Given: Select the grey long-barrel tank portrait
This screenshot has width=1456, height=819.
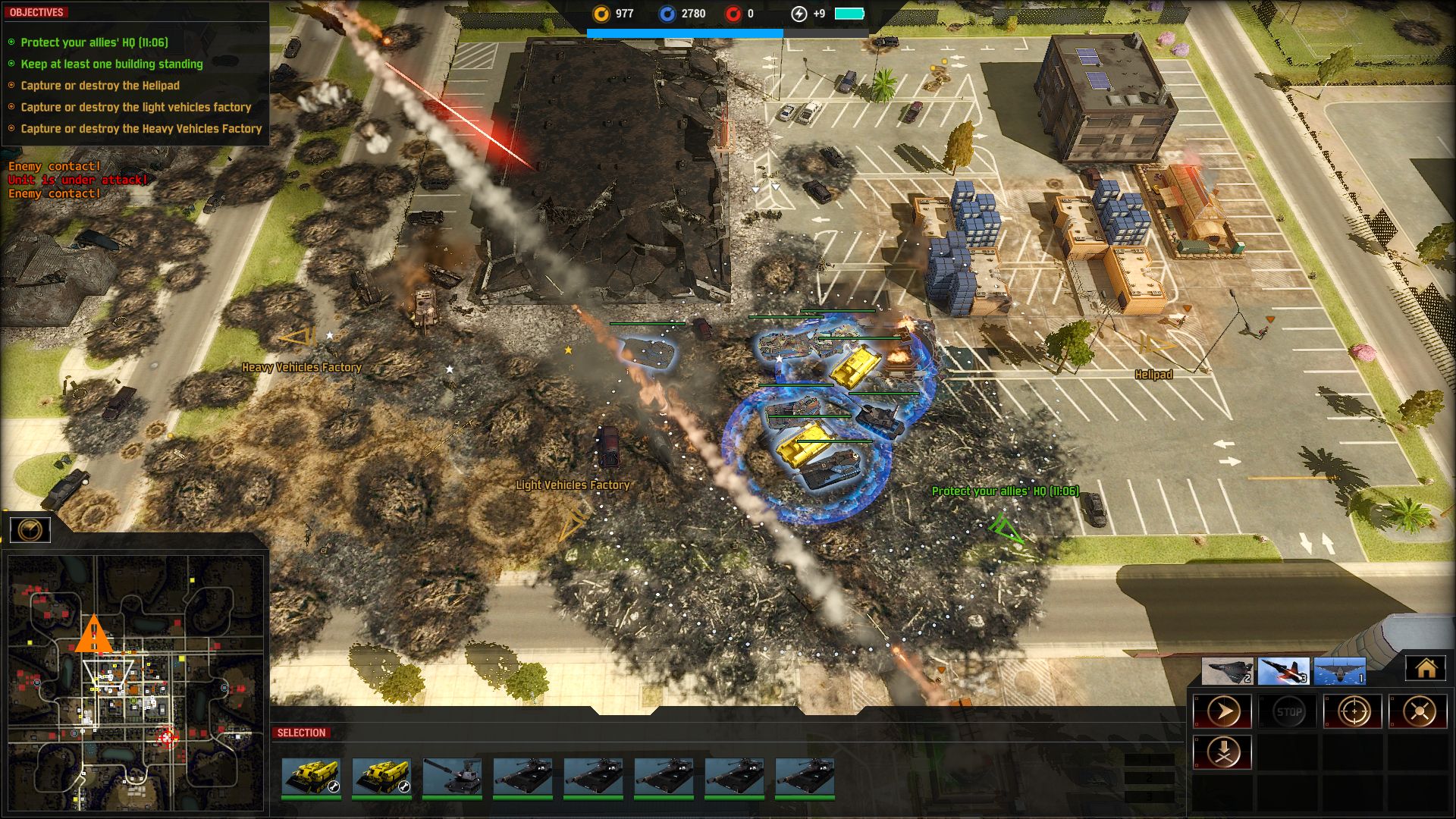Looking at the screenshot, I should click(x=452, y=777).
